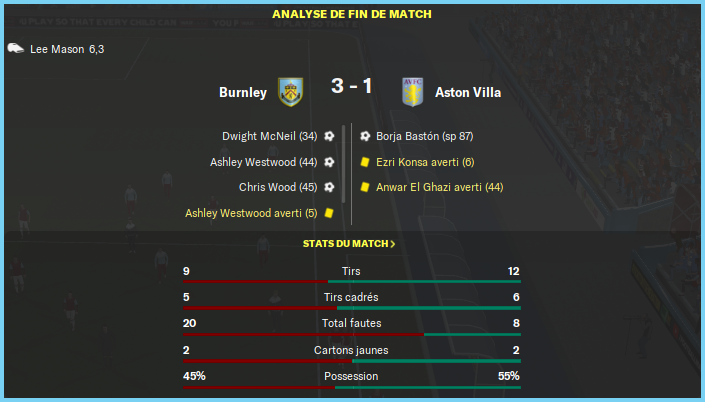This screenshot has height=402, width=705.
Task: Click the Burnley club badge
Action: click(290, 92)
